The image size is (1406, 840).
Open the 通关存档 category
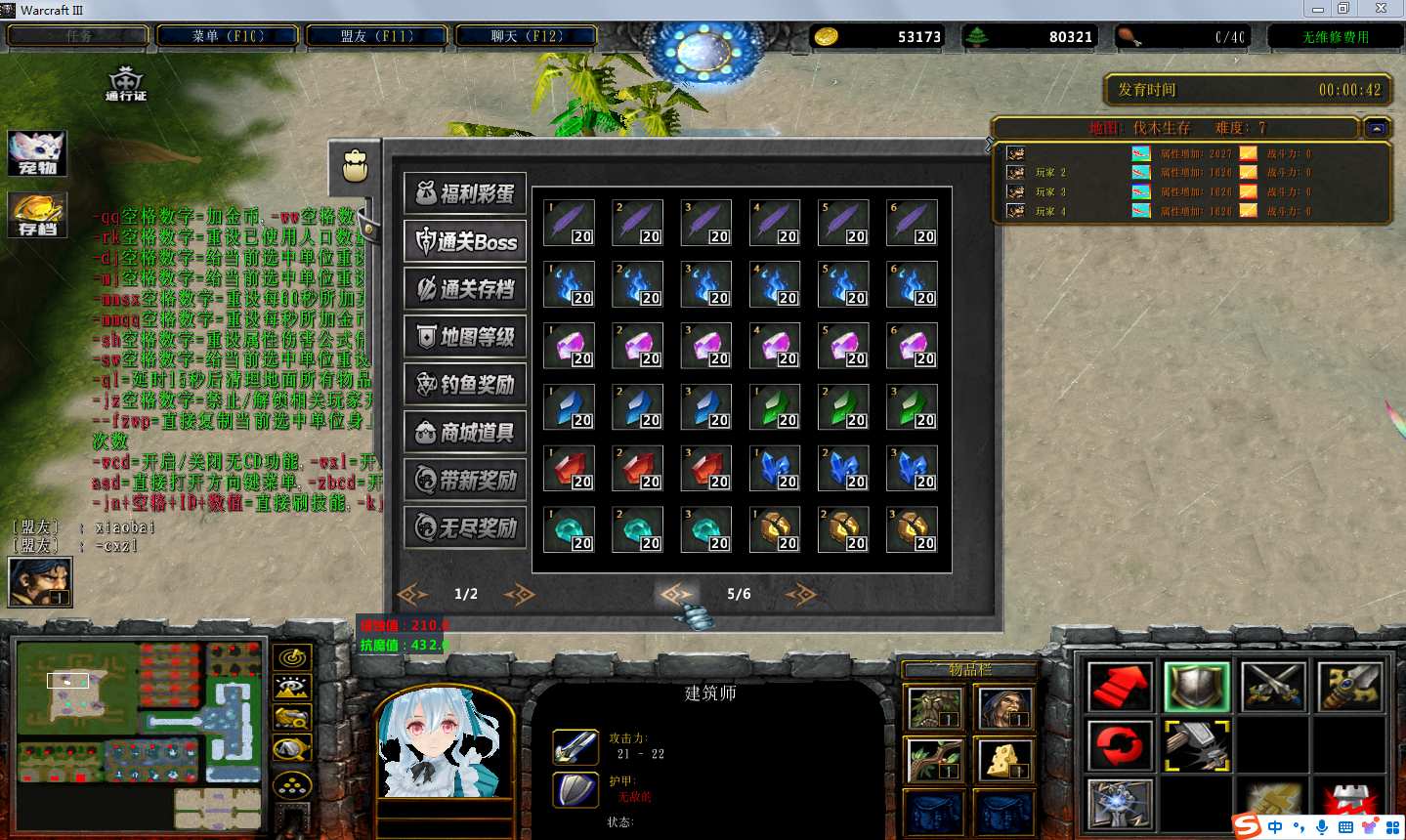pyautogui.click(x=465, y=289)
